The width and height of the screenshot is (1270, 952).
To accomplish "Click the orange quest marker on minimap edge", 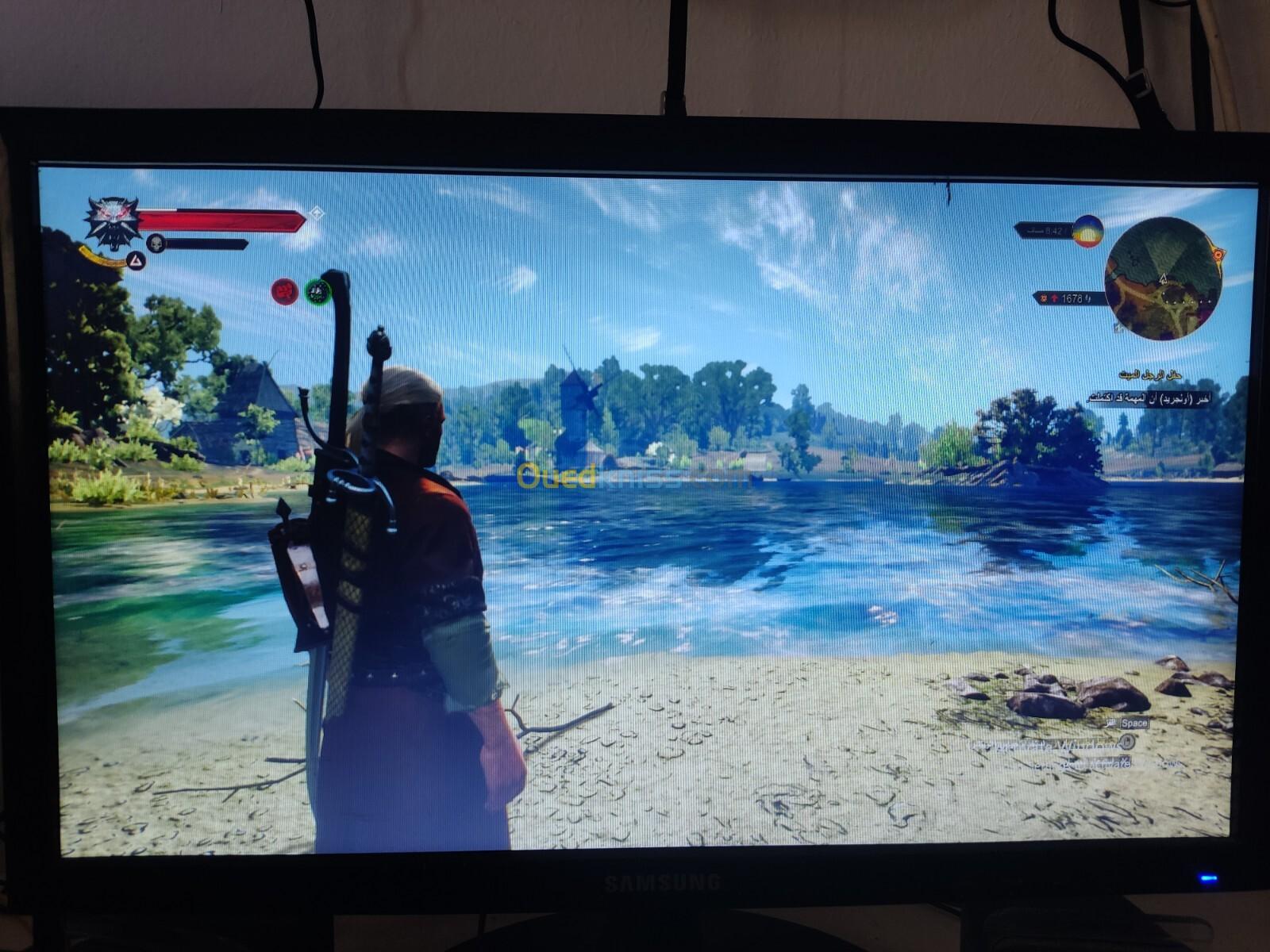I will 1218,255.
